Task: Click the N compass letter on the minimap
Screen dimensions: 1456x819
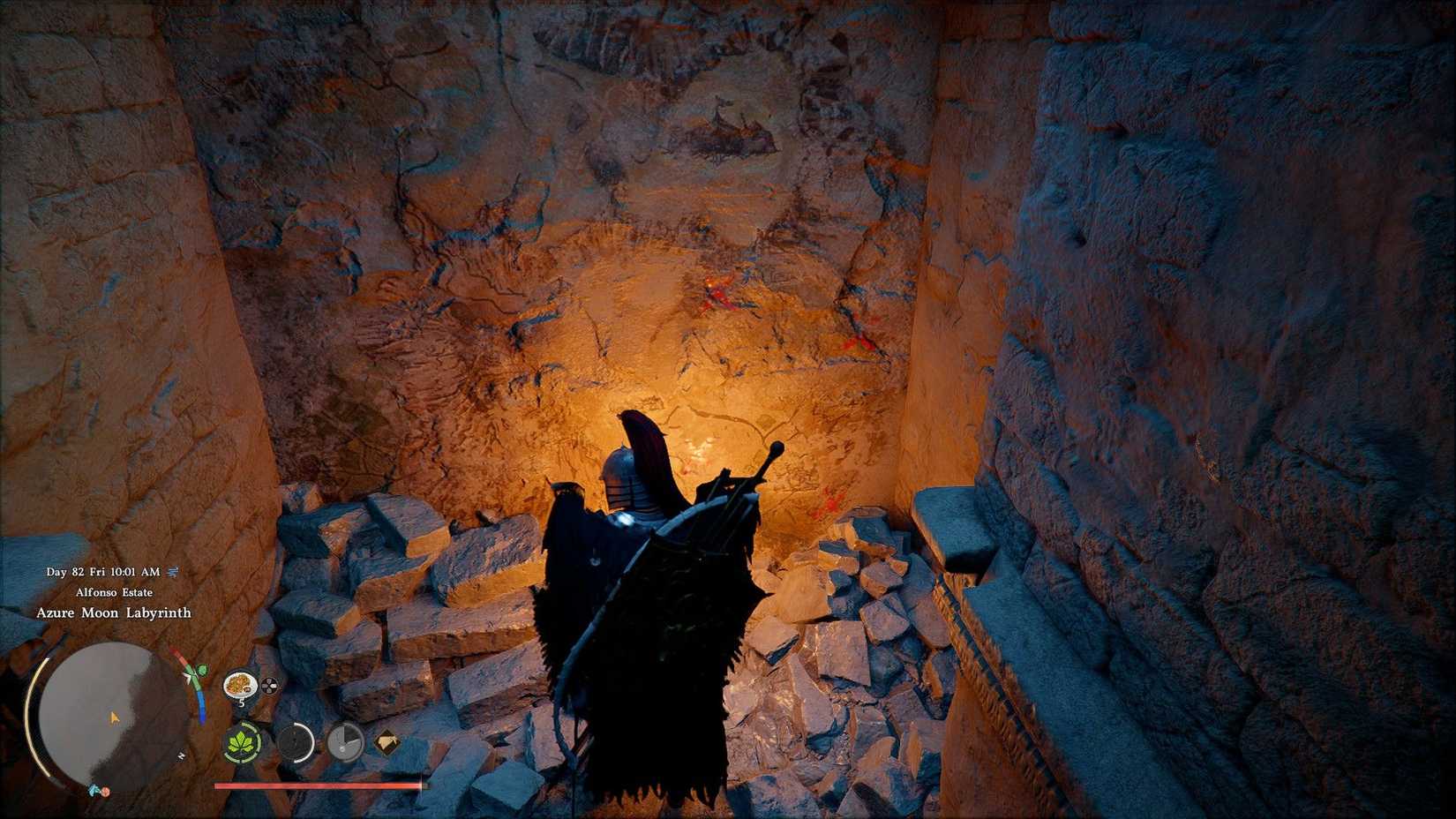Action: 183,755
